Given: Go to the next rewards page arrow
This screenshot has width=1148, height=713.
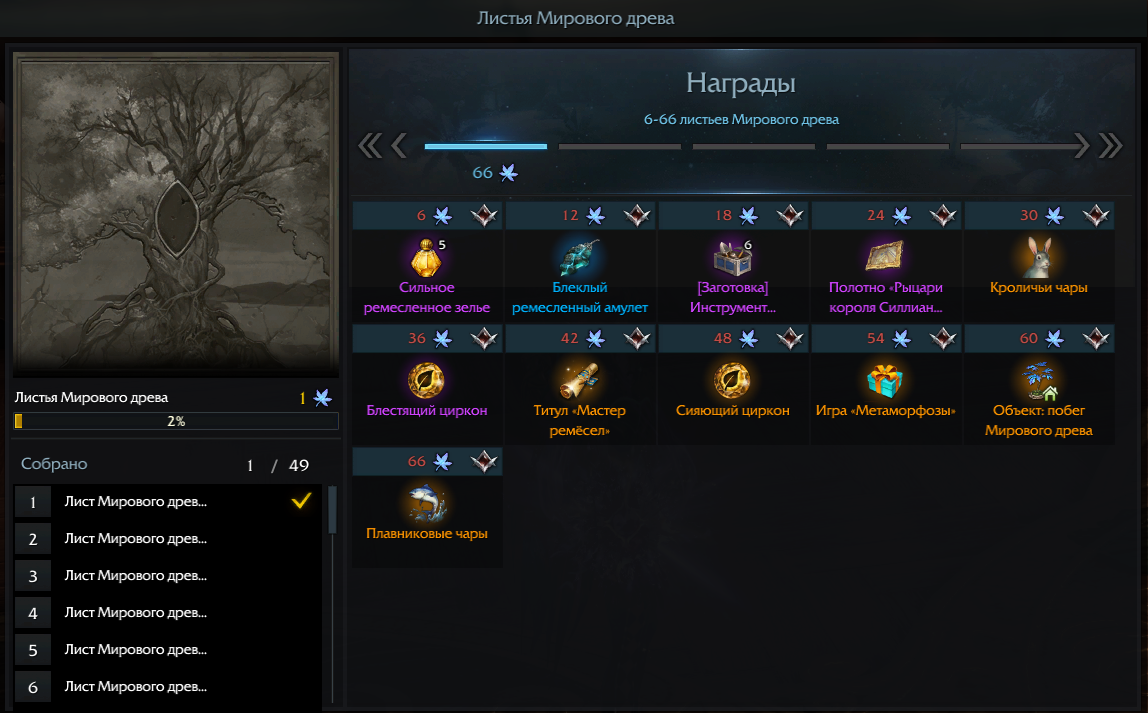Looking at the screenshot, I should [1080, 146].
